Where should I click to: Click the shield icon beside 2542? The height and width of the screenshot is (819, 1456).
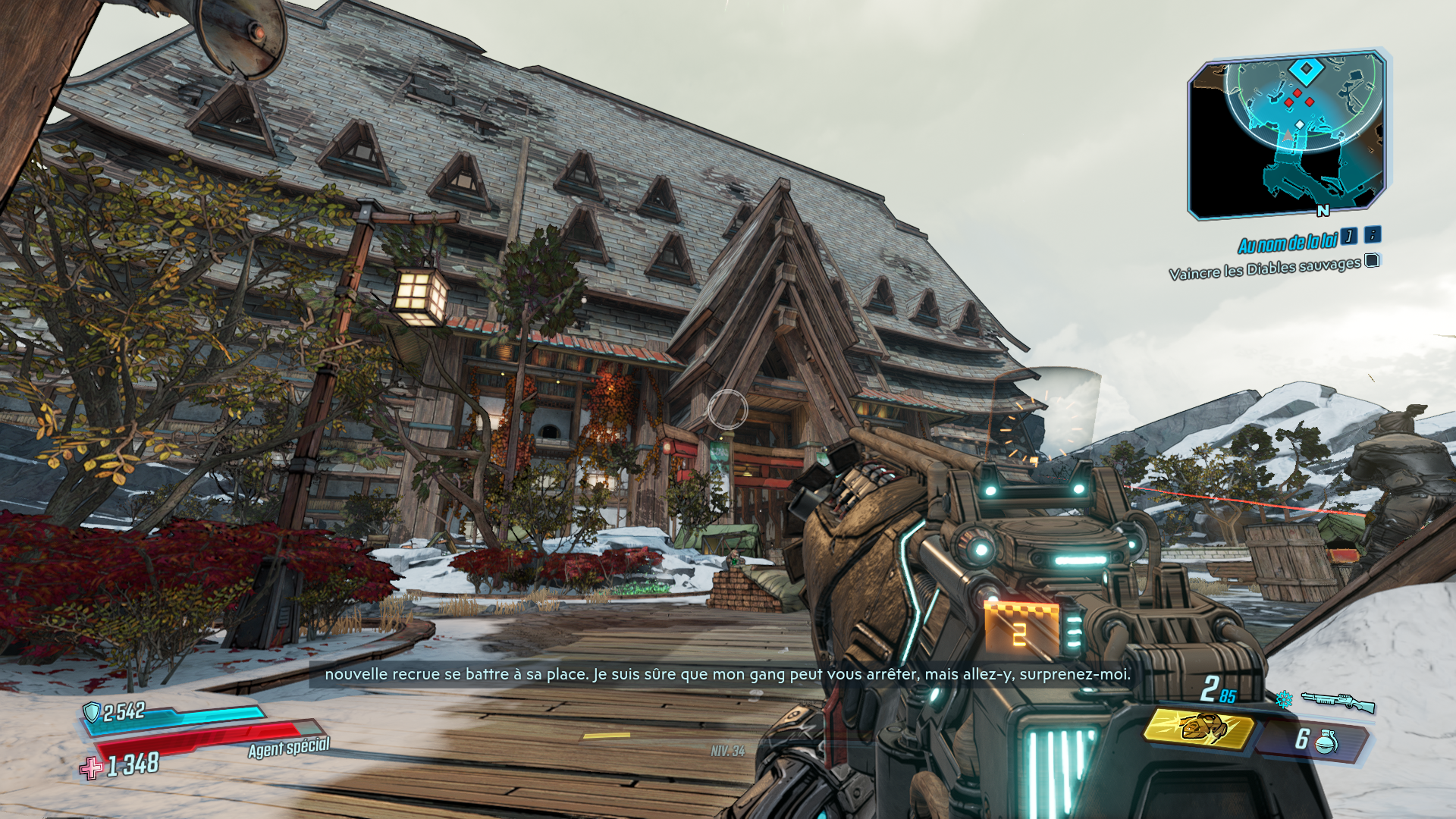click(92, 712)
